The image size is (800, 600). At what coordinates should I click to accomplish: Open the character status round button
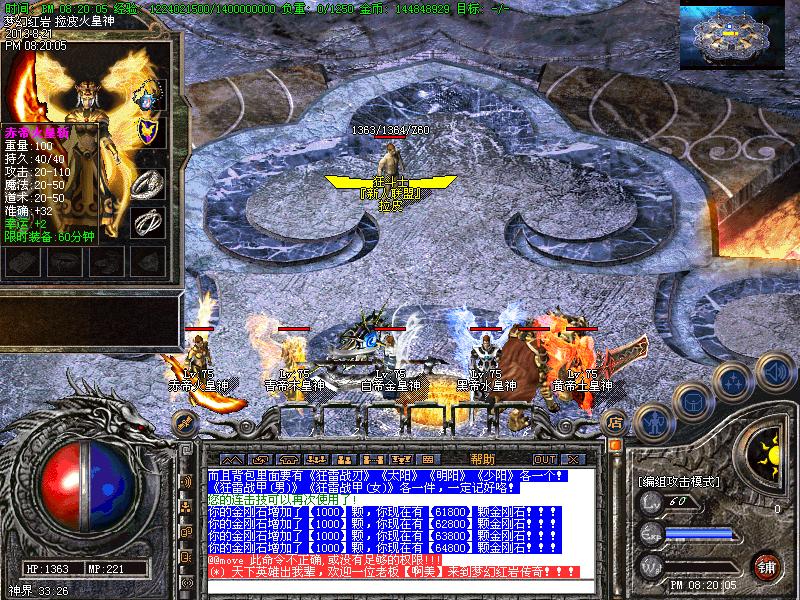pyautogui.click(x=652, y=421)
